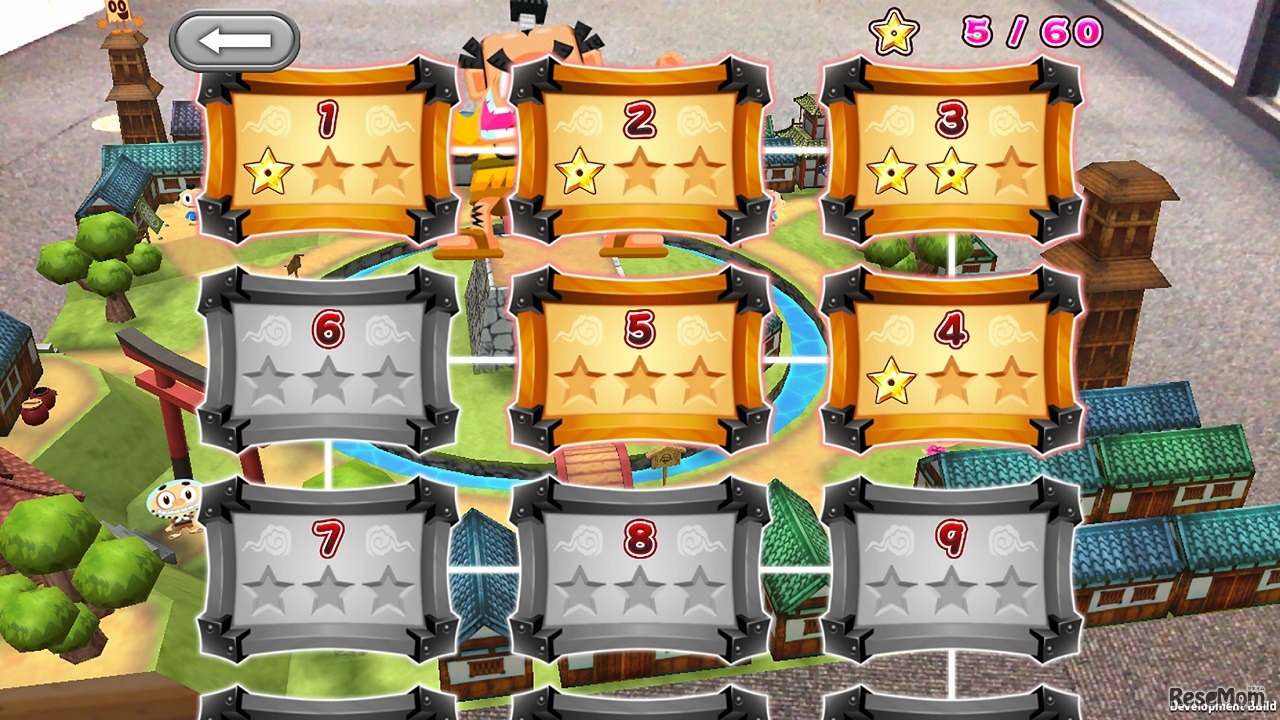Play the unstarred level 5

640,360
